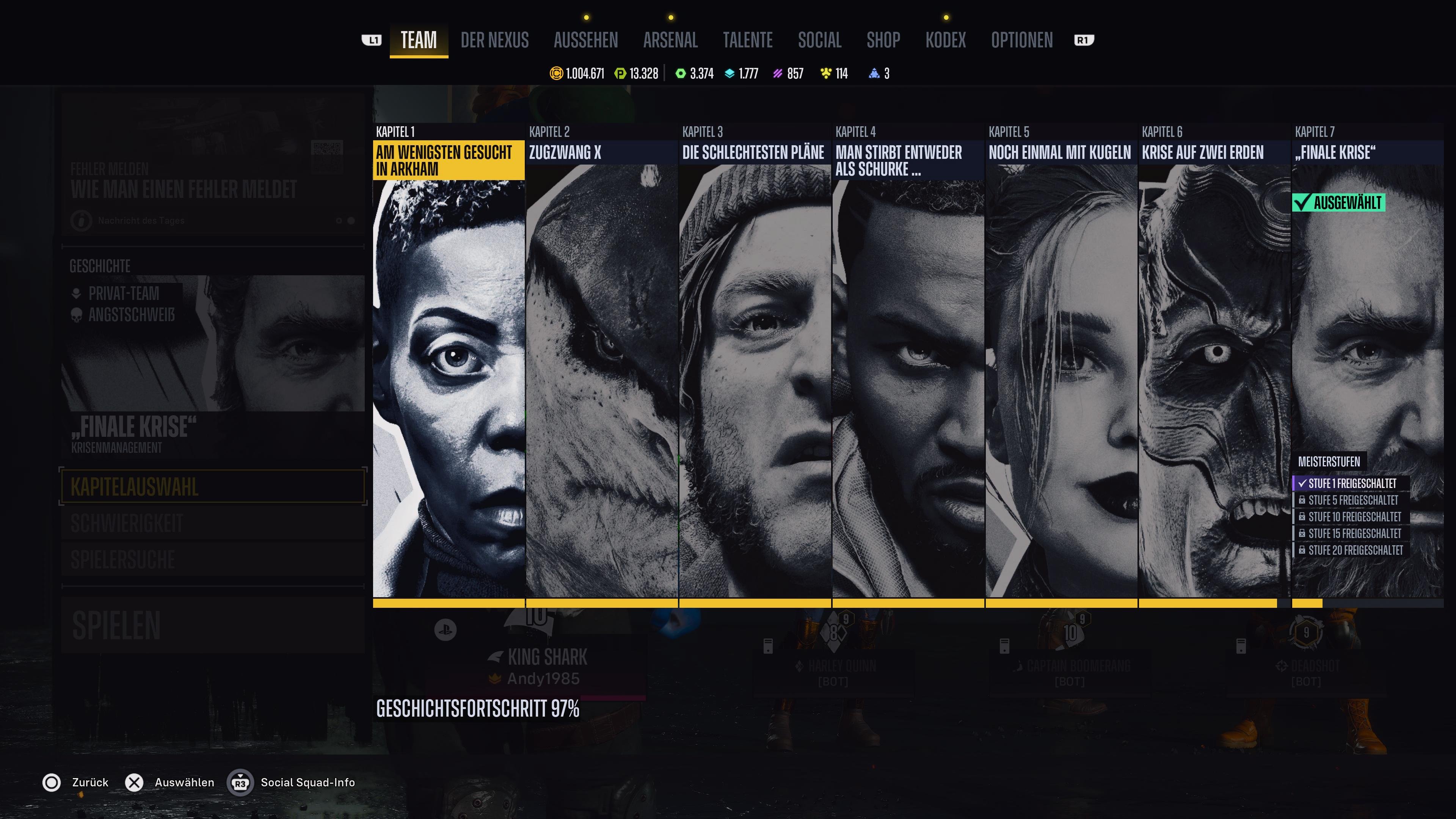Select Der Nexus from the top menu

(x=494, y=40)
